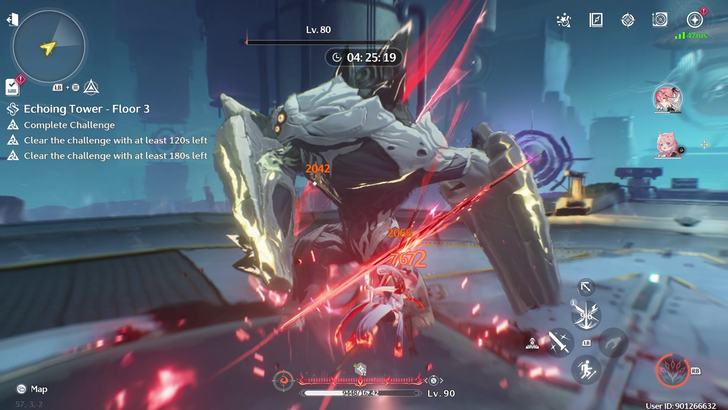Image resolution: width=728 pixels, height=410 pixels.
Task: Tap the grapple hook utility button
Action: [x=613, y=343]
